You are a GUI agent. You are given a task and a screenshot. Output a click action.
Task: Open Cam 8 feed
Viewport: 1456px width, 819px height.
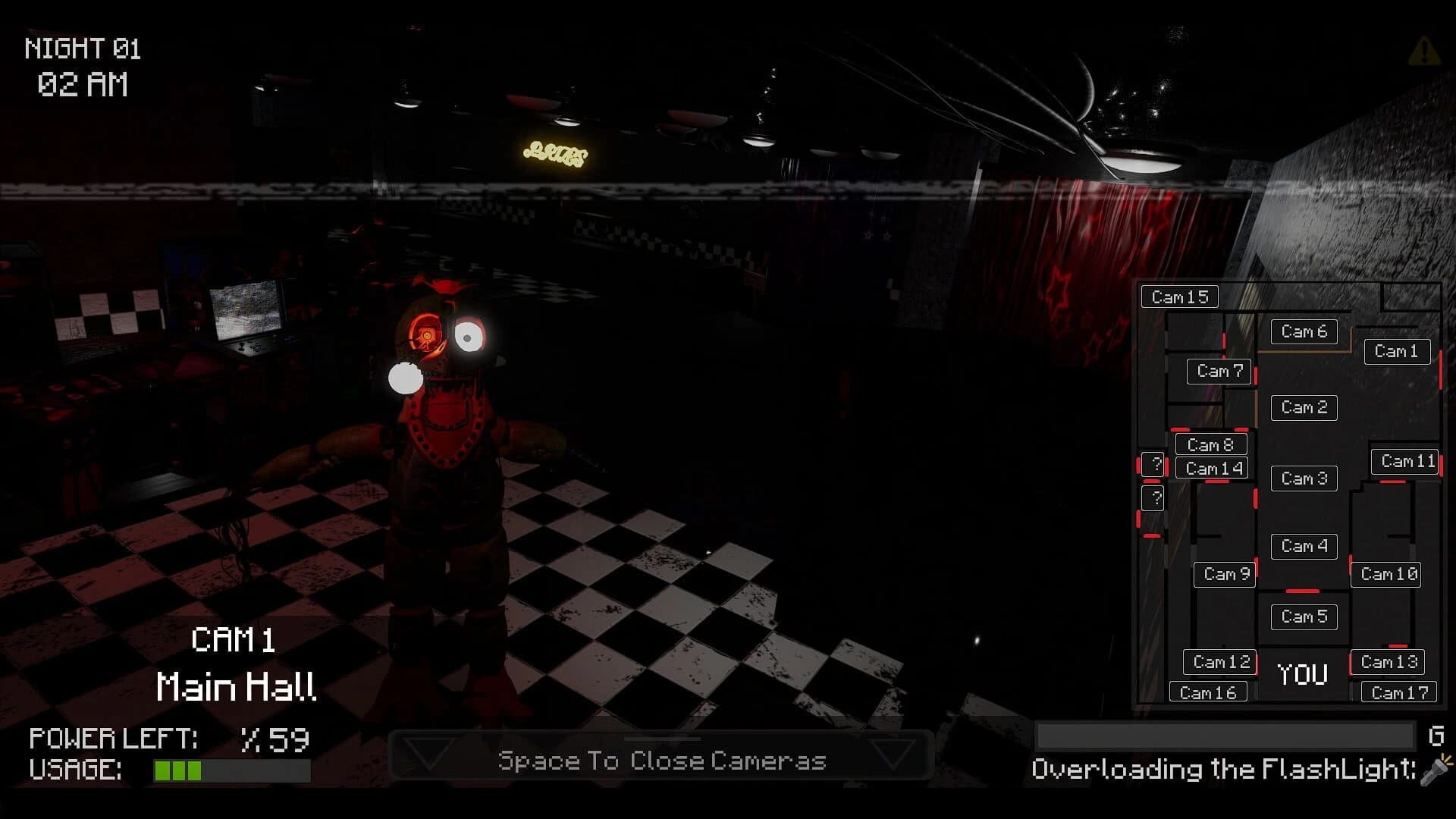coord(1211,445)
